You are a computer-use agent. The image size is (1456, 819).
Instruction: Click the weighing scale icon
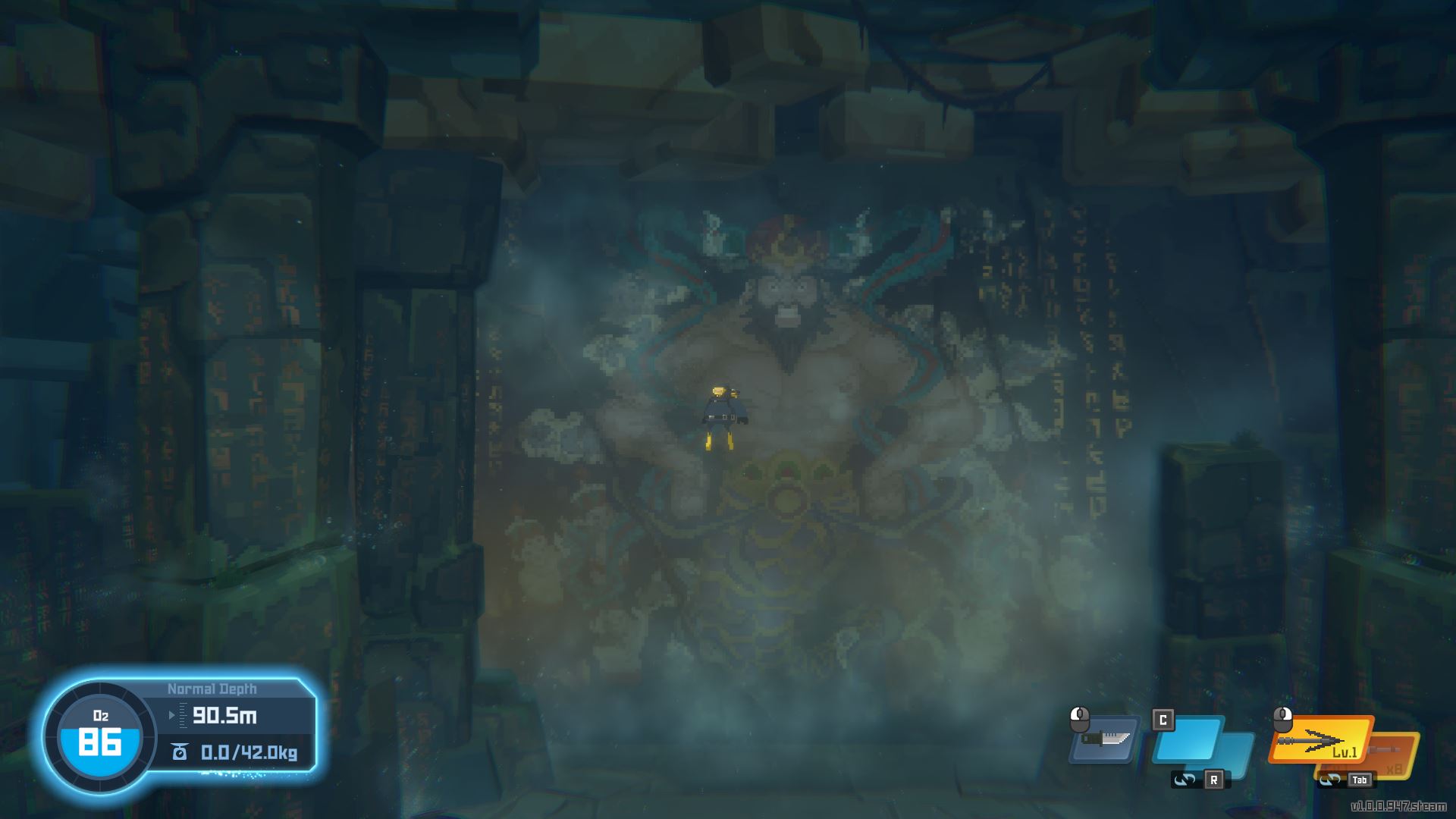click(x=180, y=752)
